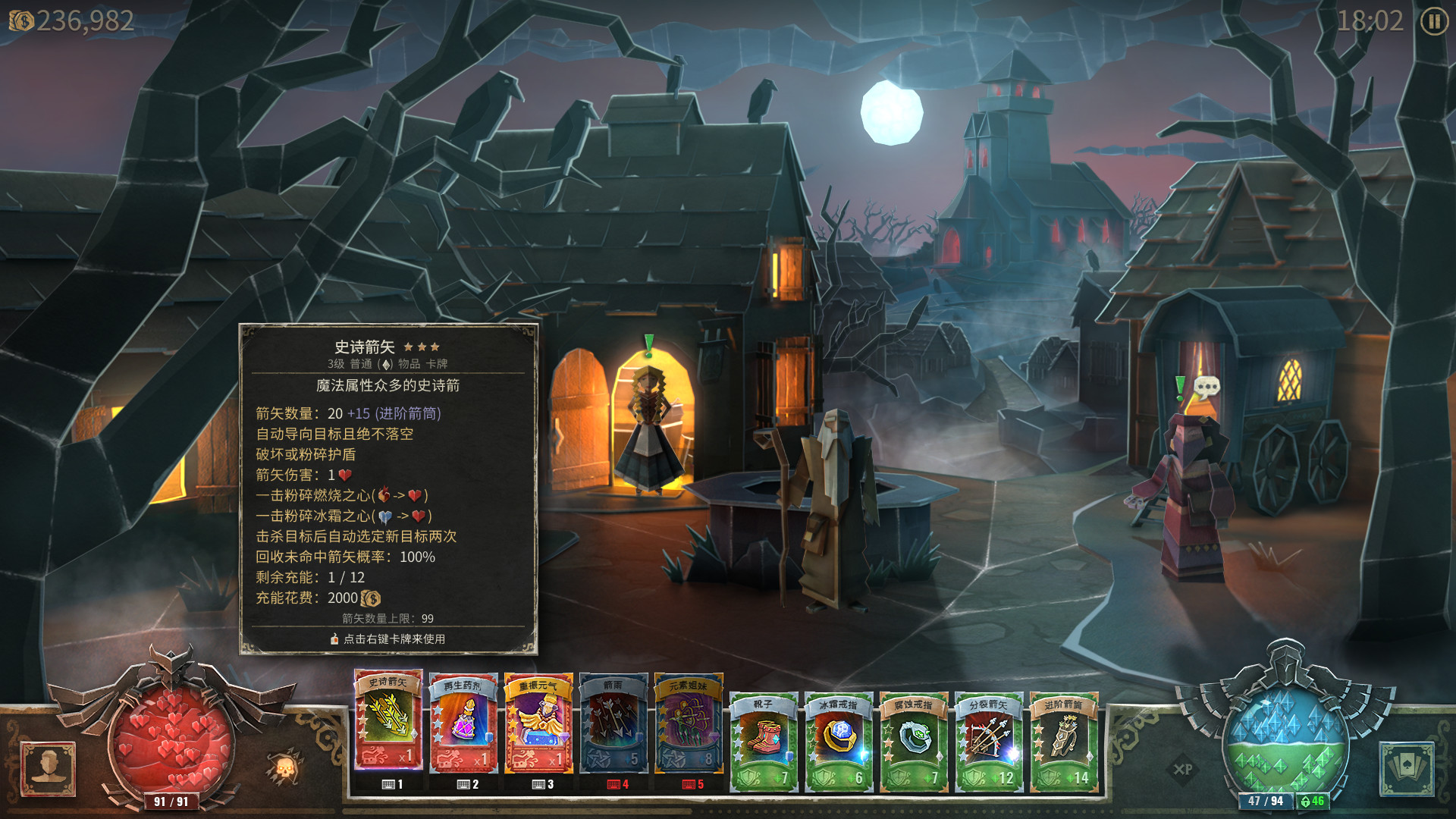Click the 分裂箭矢 (Split Arrows) card
The image size is (1456, 819).
click(x=989, y=736)
